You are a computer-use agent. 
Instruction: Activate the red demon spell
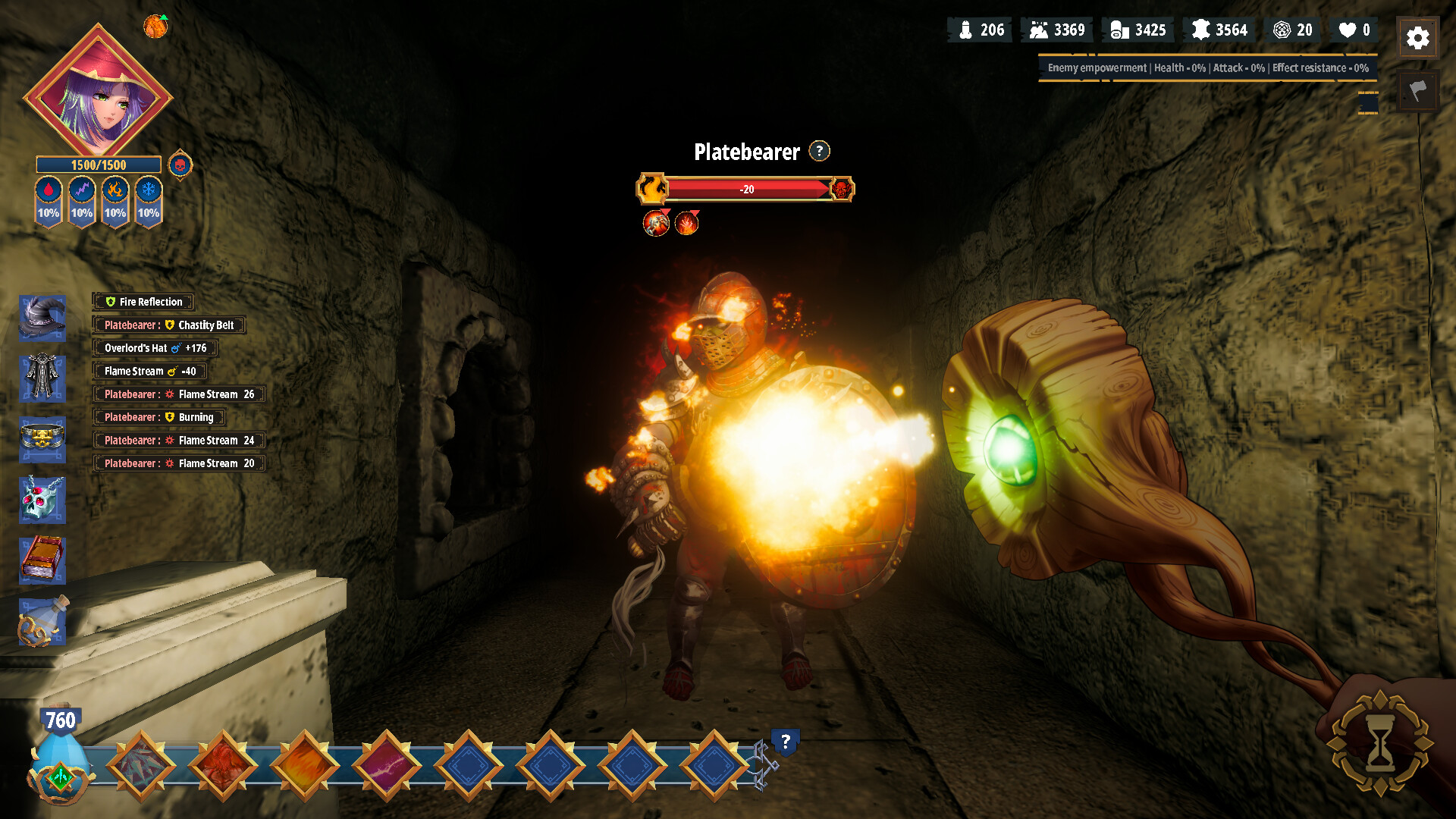(223, 765)
